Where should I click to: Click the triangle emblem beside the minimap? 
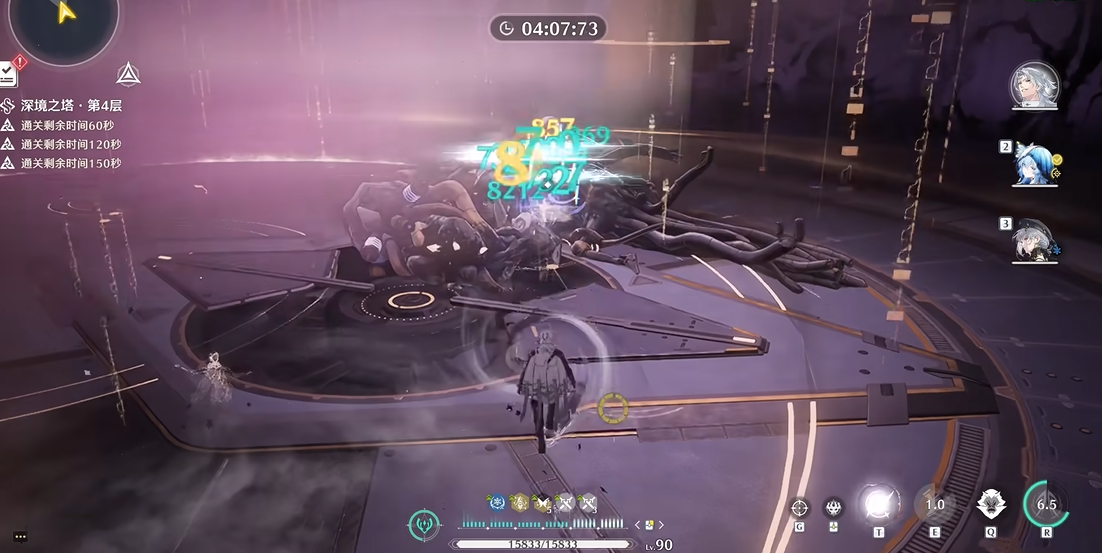[127, 74]
